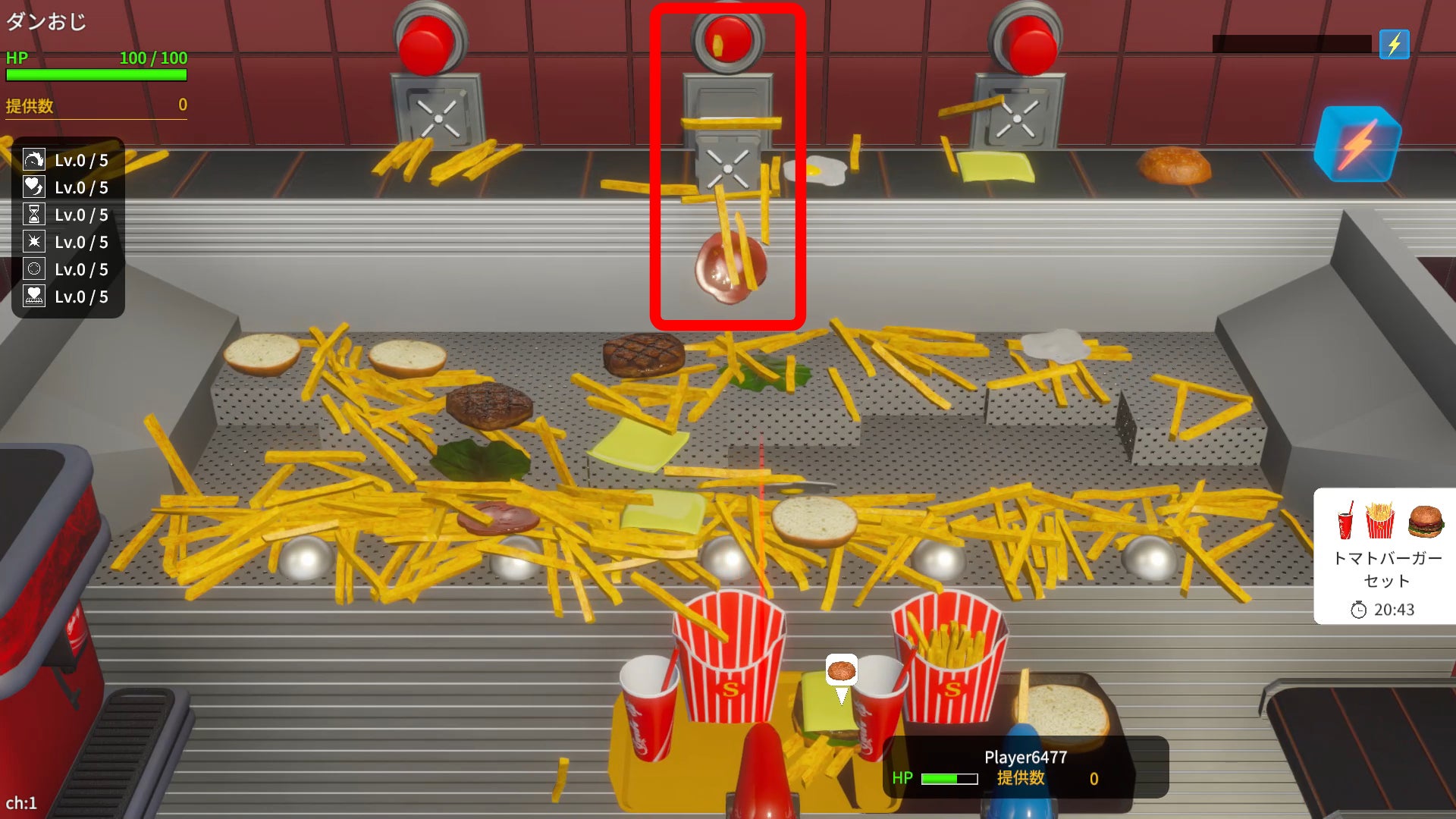Click the small lightning bolt energy icon
Image resolution: width=1456 pixels, height=819 pixels.
point(1394,45)
